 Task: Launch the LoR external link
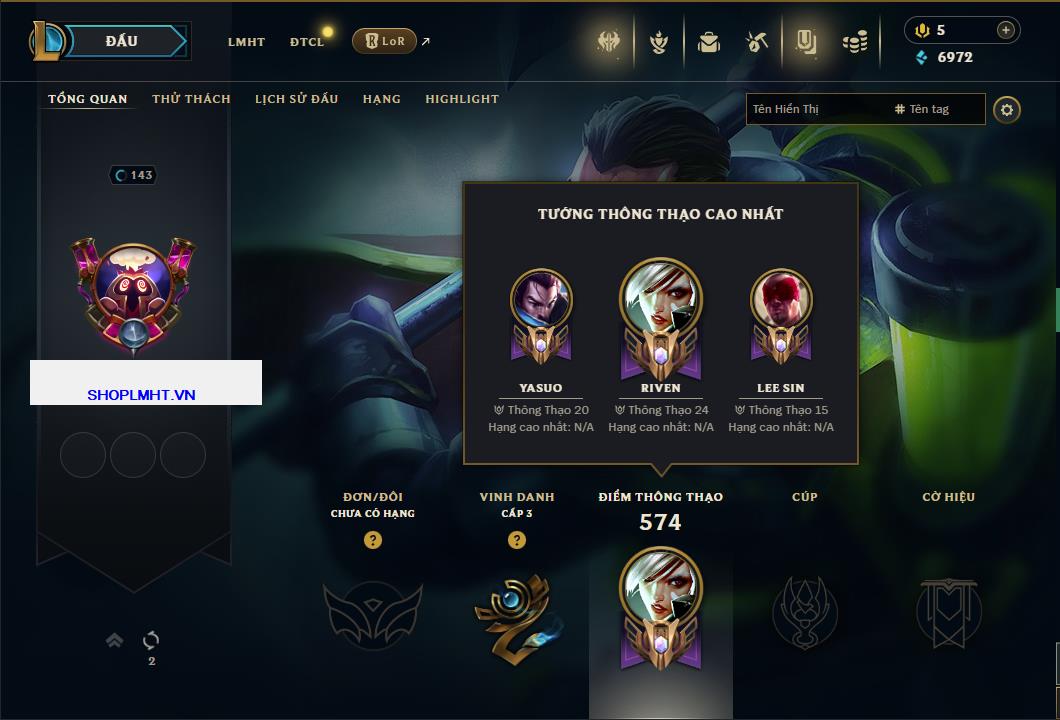(x=385, y=41)
